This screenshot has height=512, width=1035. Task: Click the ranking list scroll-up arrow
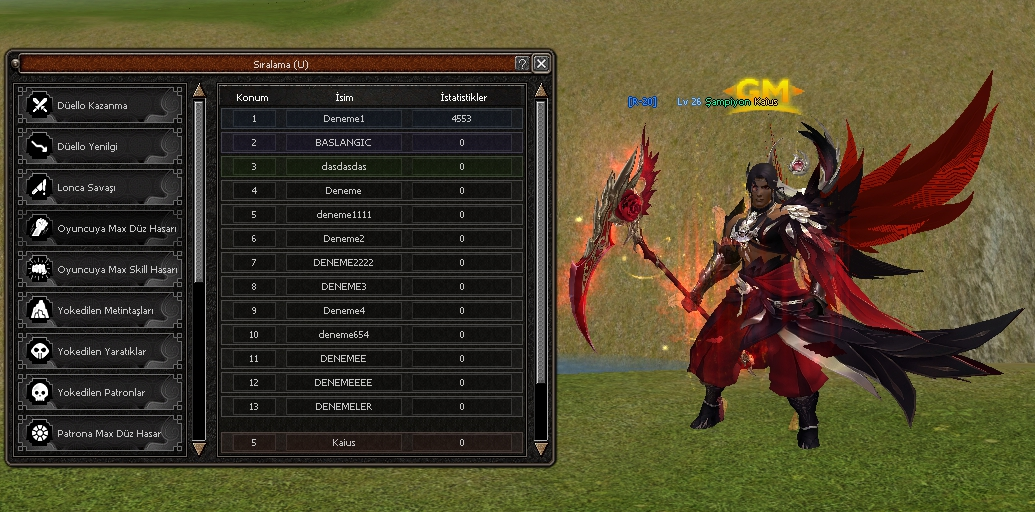[x=541, y=90]
